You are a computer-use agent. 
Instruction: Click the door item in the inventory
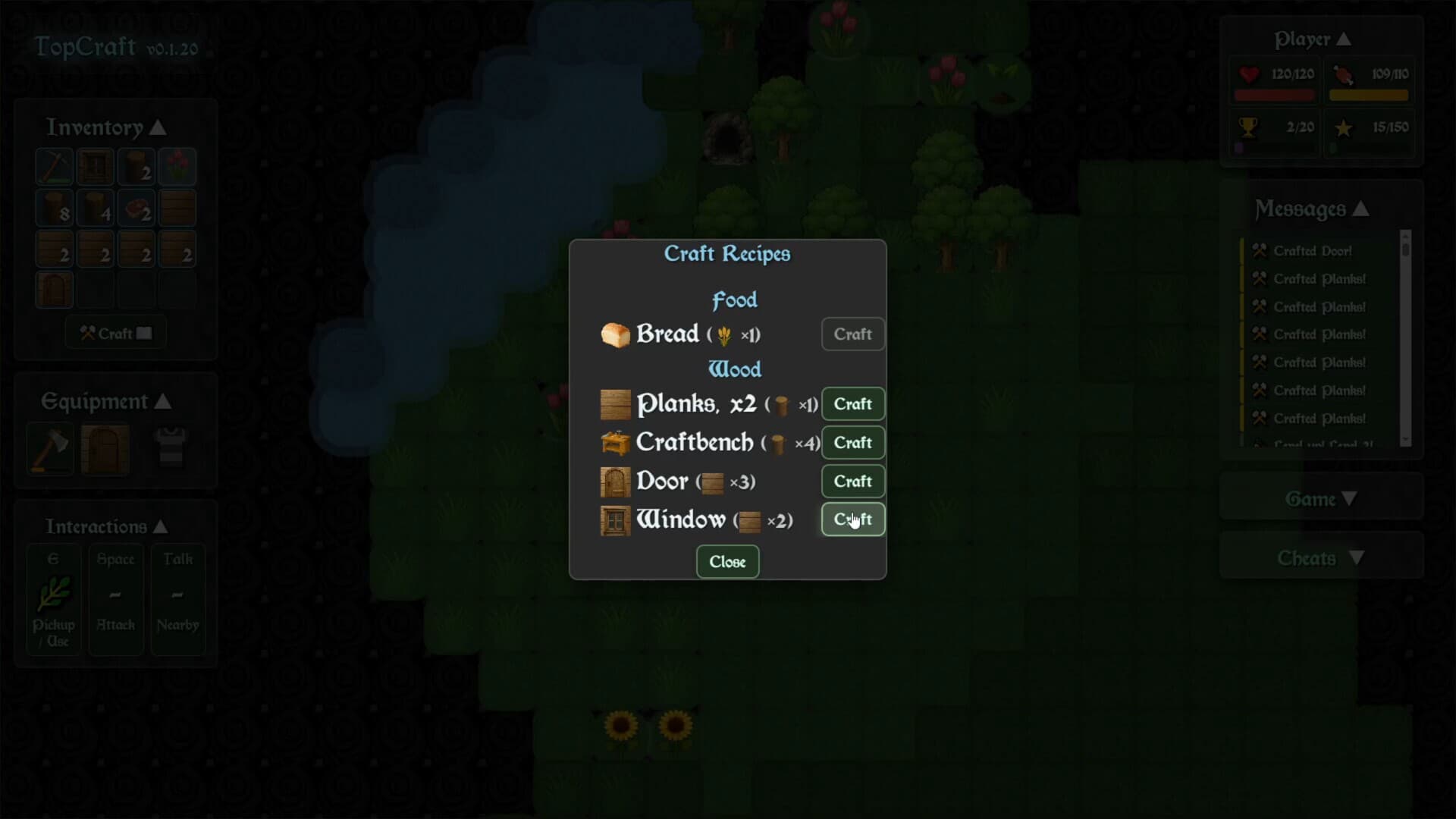(53, 289)
